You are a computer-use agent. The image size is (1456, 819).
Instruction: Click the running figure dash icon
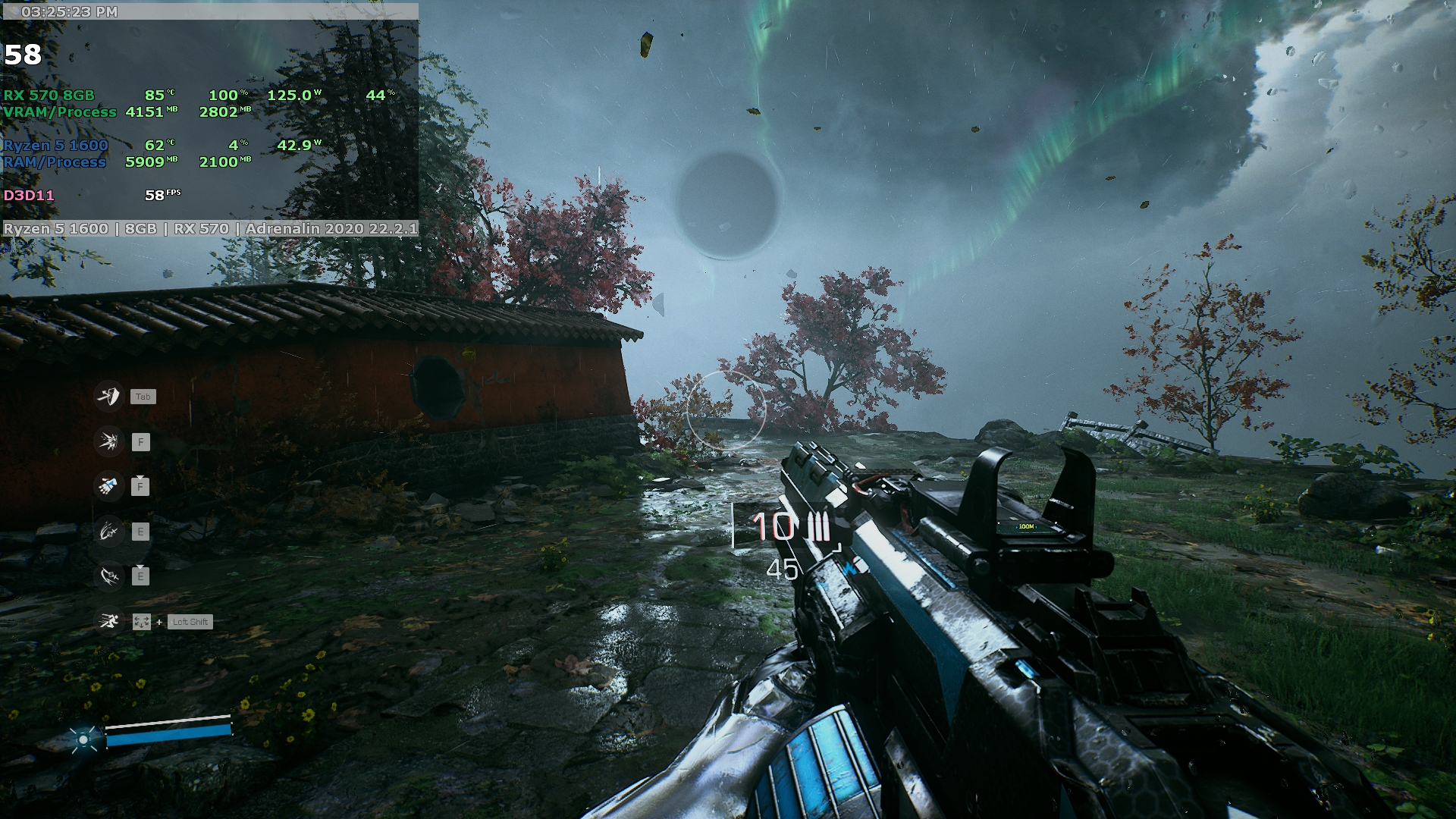pos(108,622)
